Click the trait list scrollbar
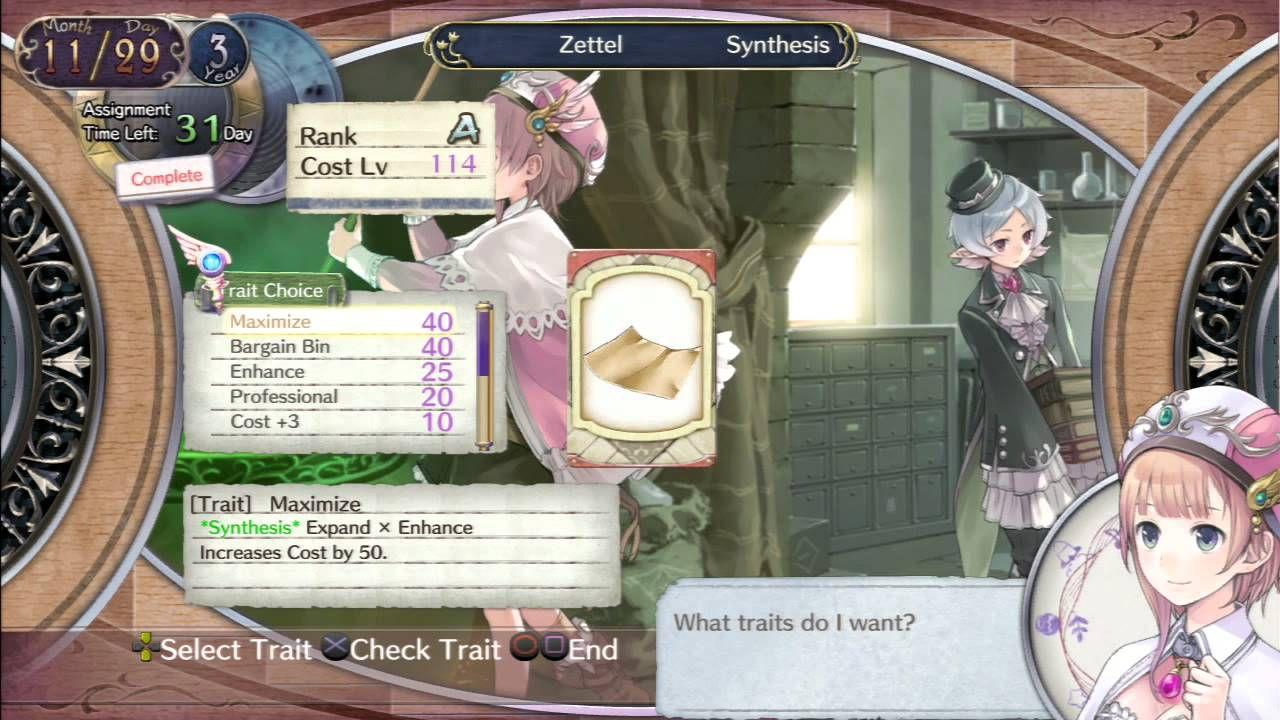The height and width of the screenshot is (720, 1280). pyautogui.click(x=485, y=375)
